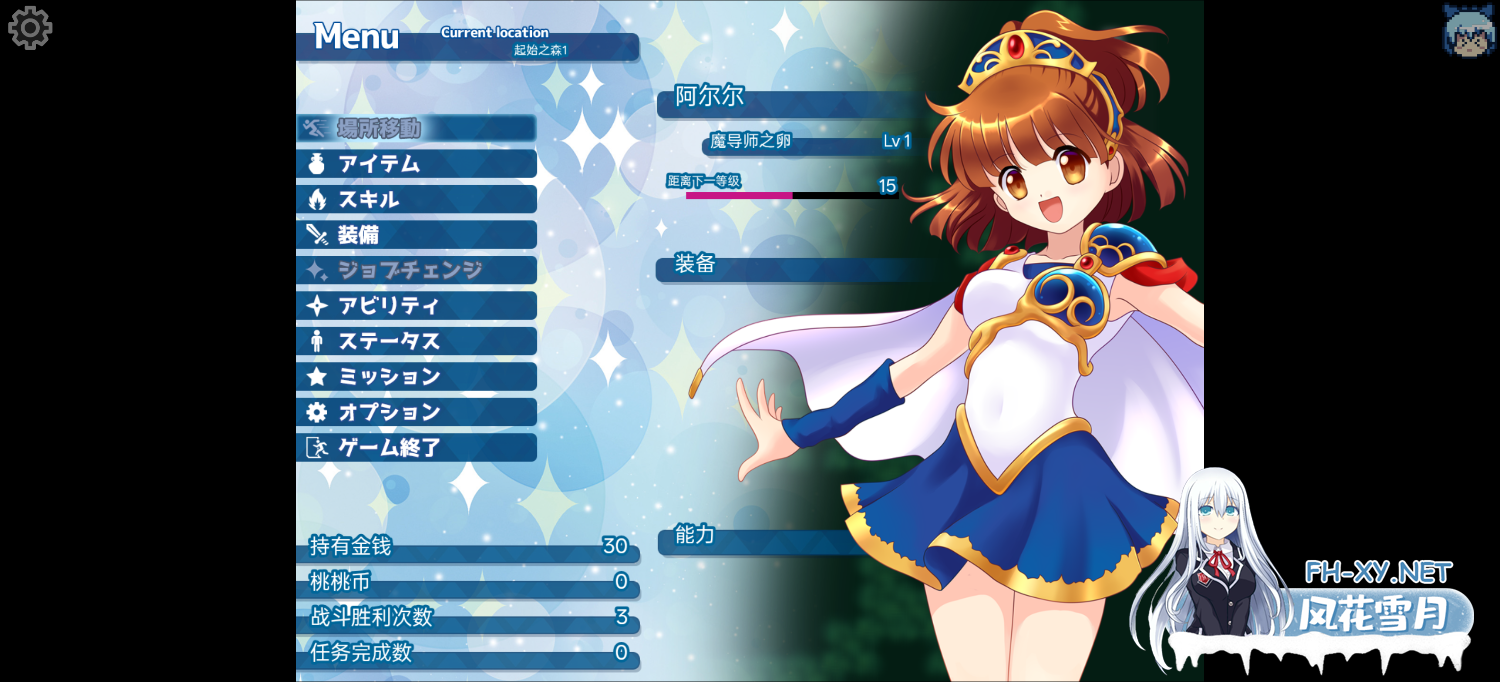1500x682 pixels.
Task: Open the ミッション missions list
Action: 416,377
